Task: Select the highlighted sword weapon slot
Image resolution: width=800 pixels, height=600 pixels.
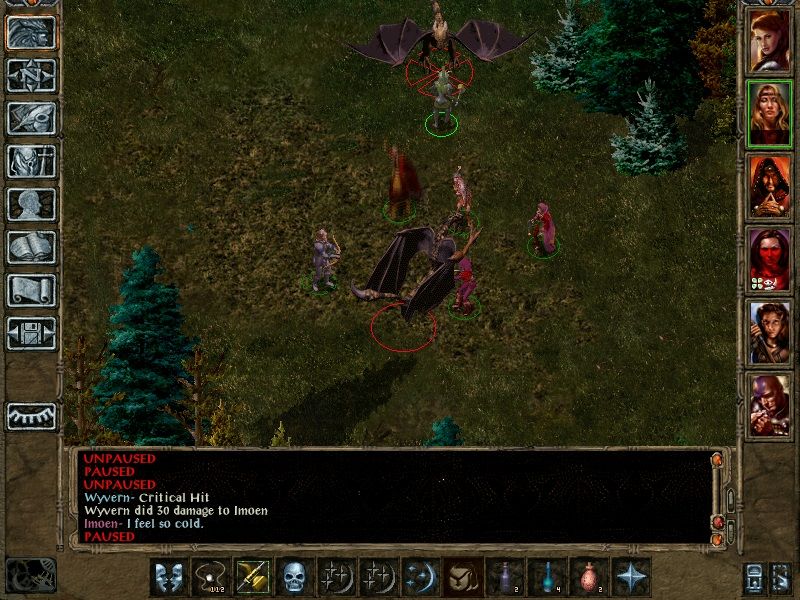Action: tap(253, 577)
